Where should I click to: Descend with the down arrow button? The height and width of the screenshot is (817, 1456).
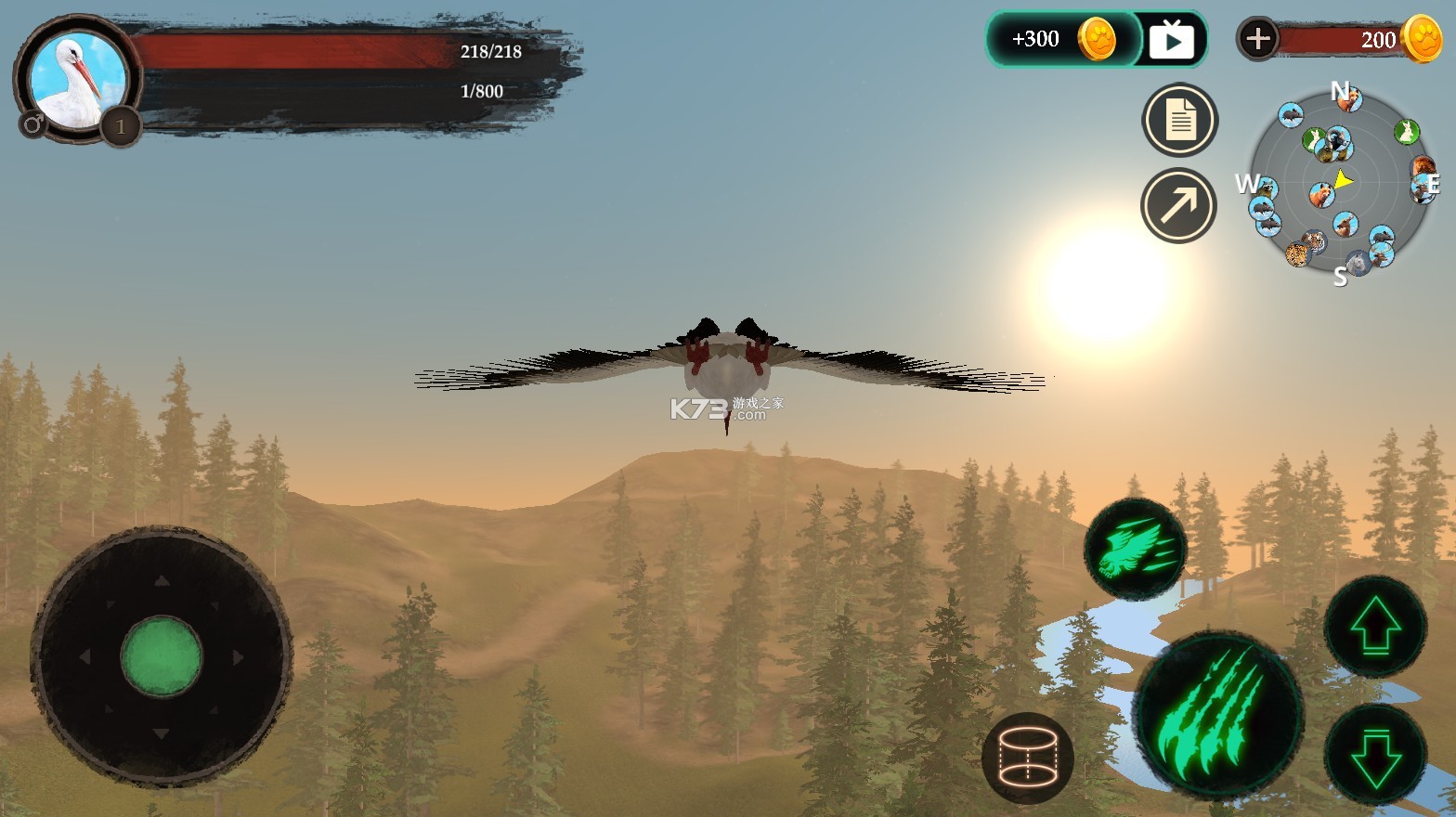point(1374,754)
